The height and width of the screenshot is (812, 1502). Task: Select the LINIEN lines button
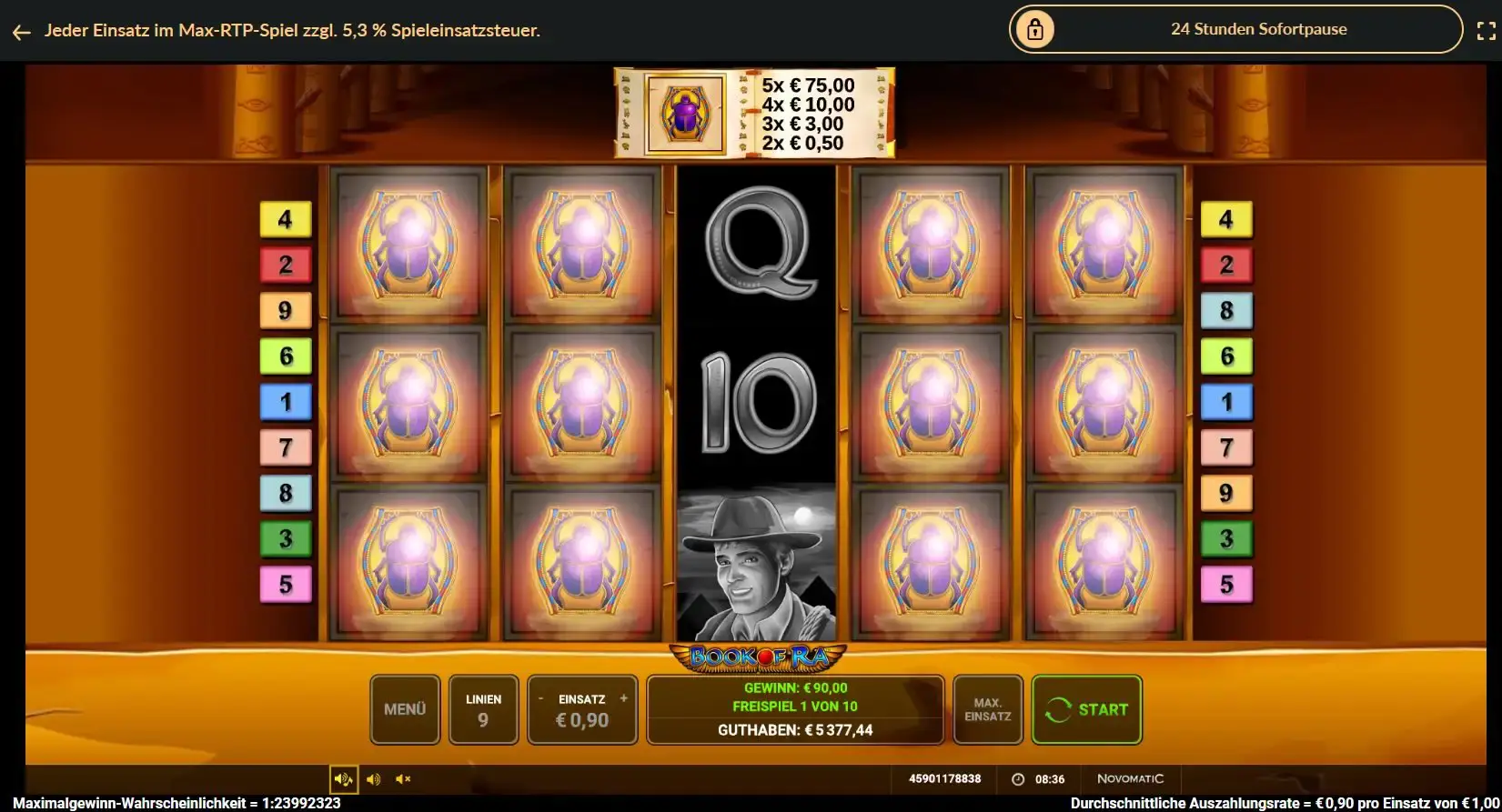coord(483,709)
